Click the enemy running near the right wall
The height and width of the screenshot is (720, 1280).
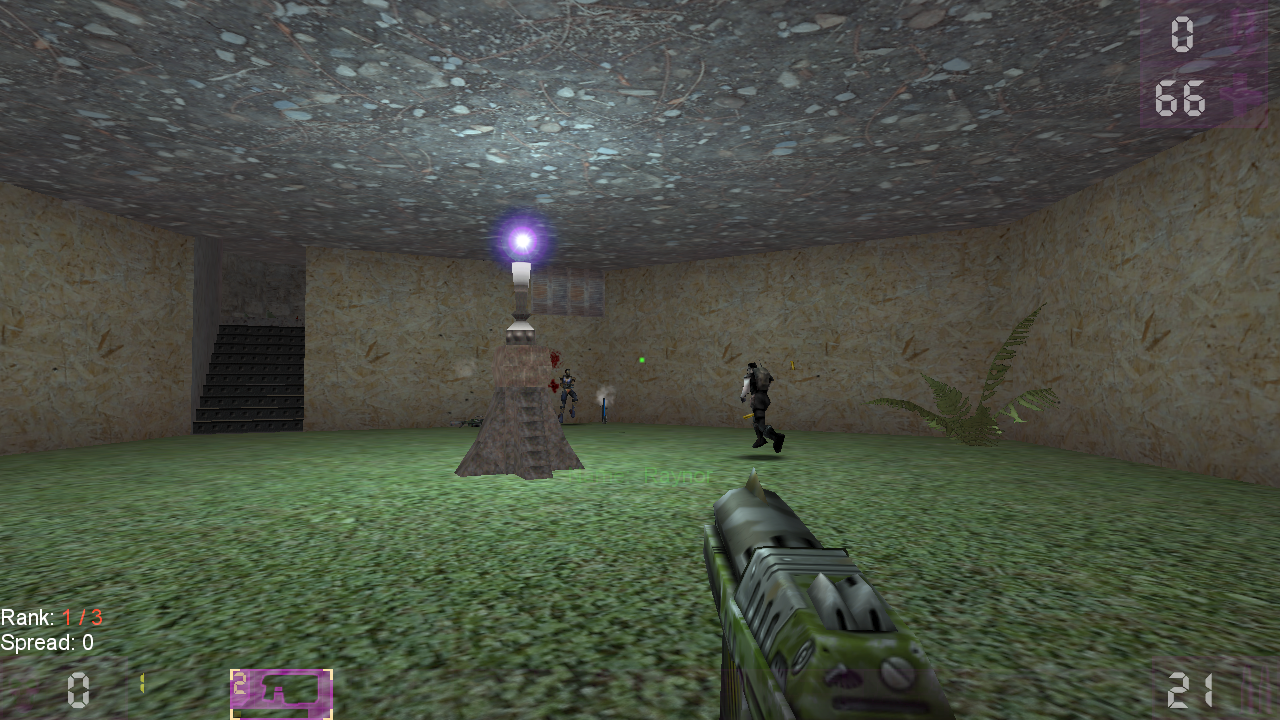pos(760,400)
